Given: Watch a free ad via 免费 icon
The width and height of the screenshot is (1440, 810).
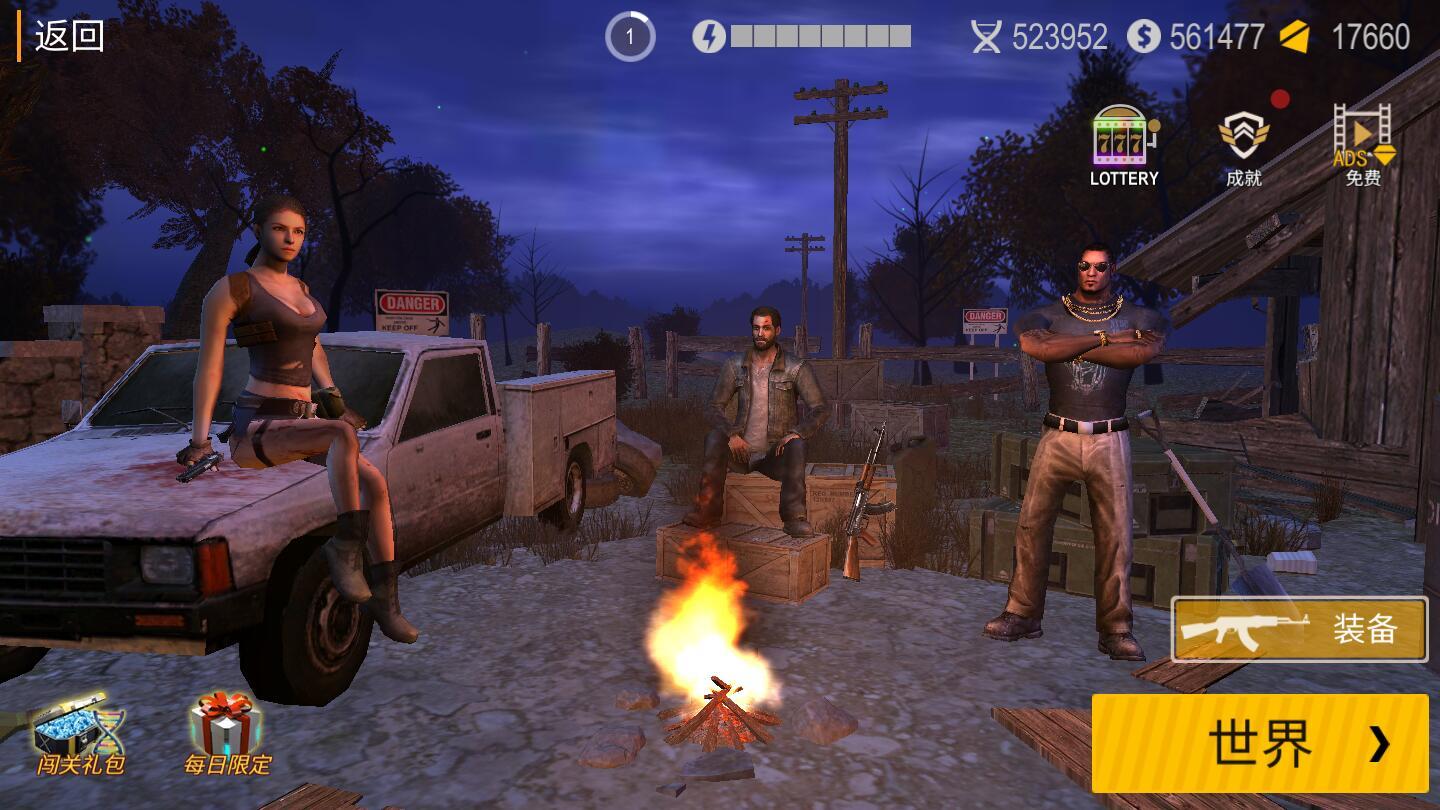Looking at the screenshot, I should pos(1362,146).
